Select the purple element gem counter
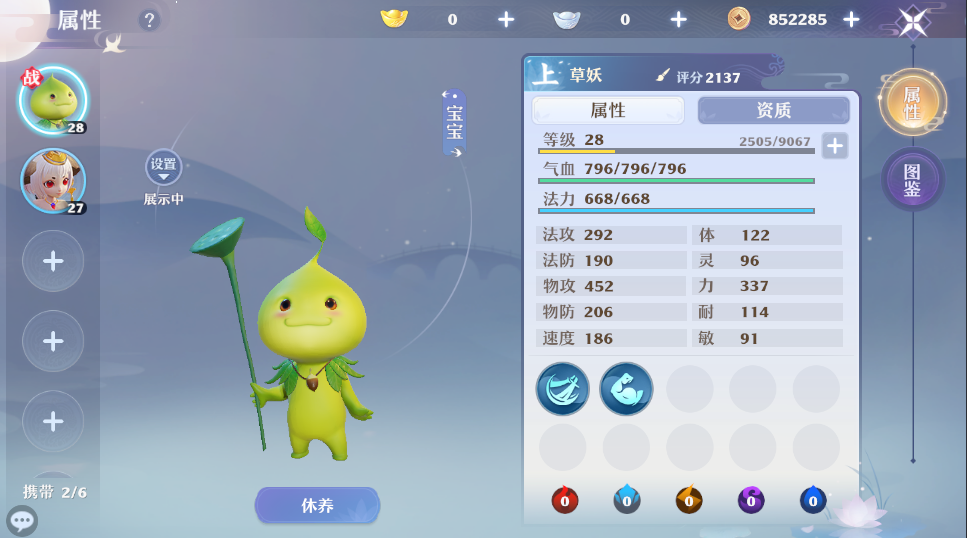967x538 pixels. 750,500
